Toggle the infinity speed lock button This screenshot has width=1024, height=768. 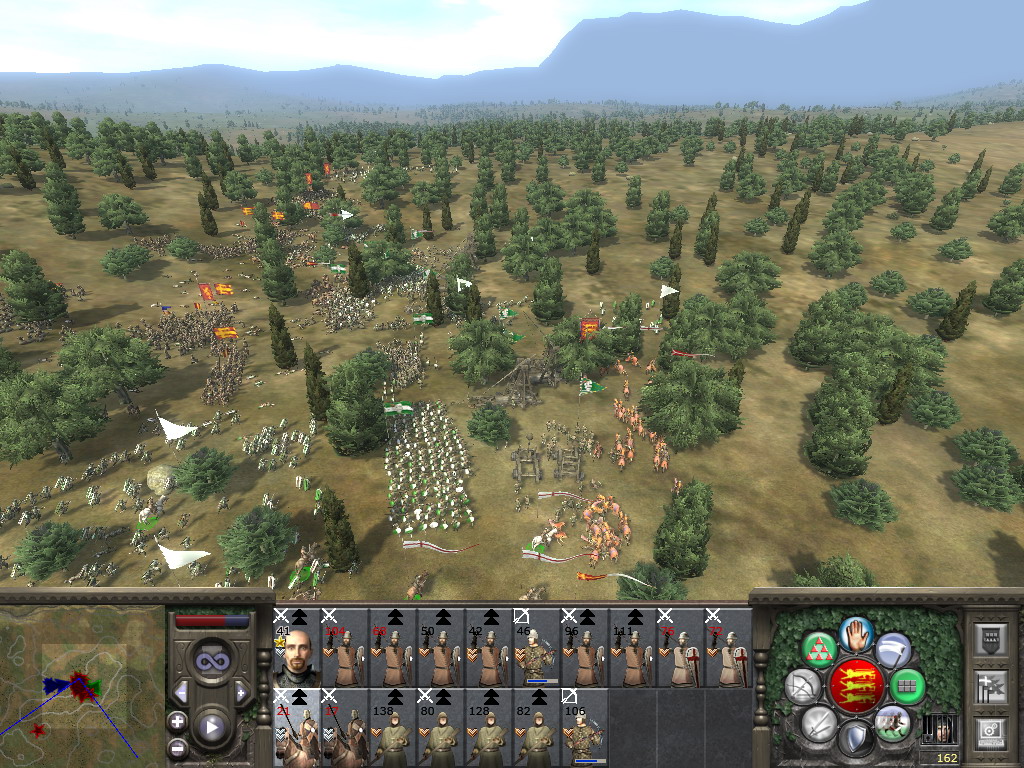[211, 660]
